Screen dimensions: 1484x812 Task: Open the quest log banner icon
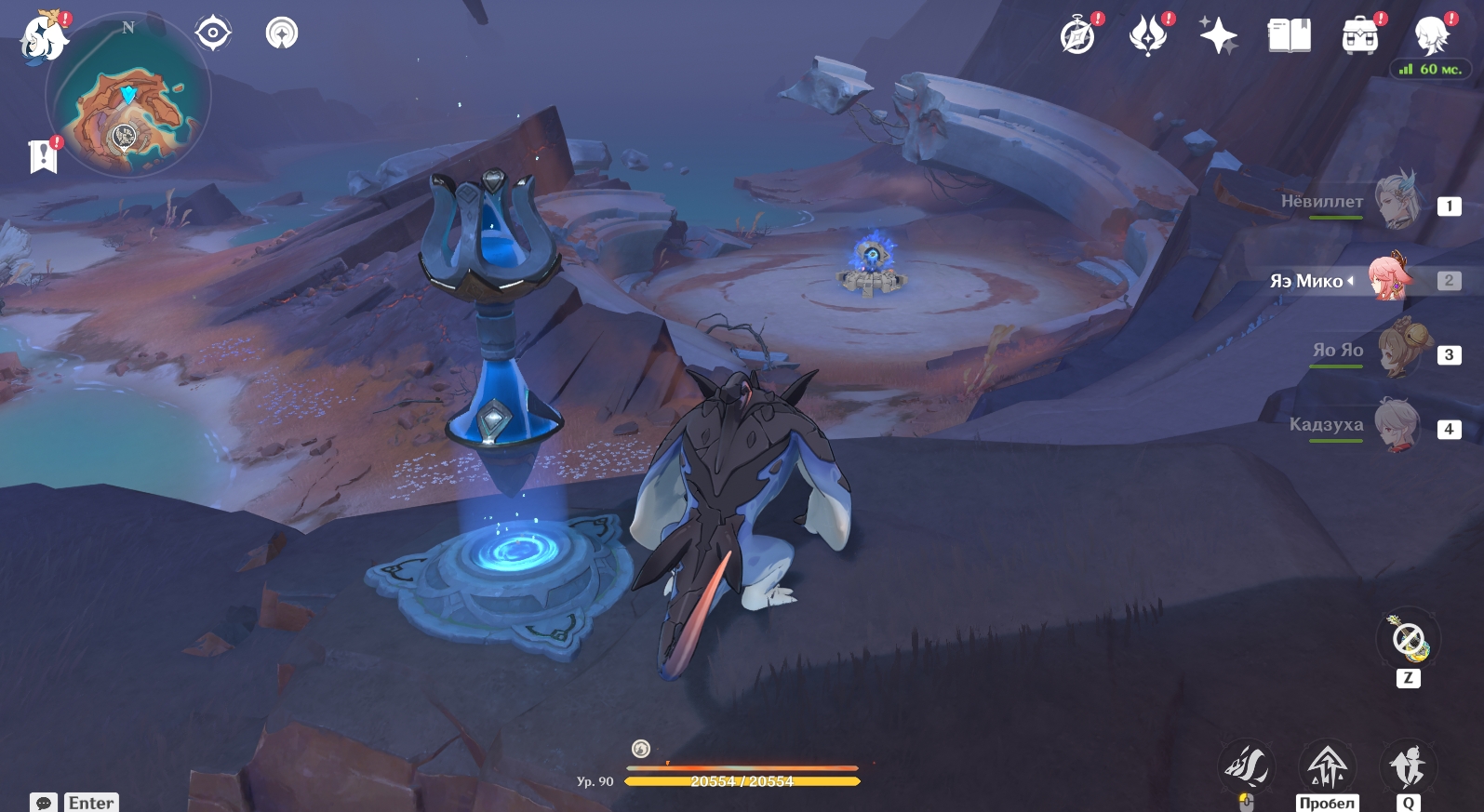43,156
